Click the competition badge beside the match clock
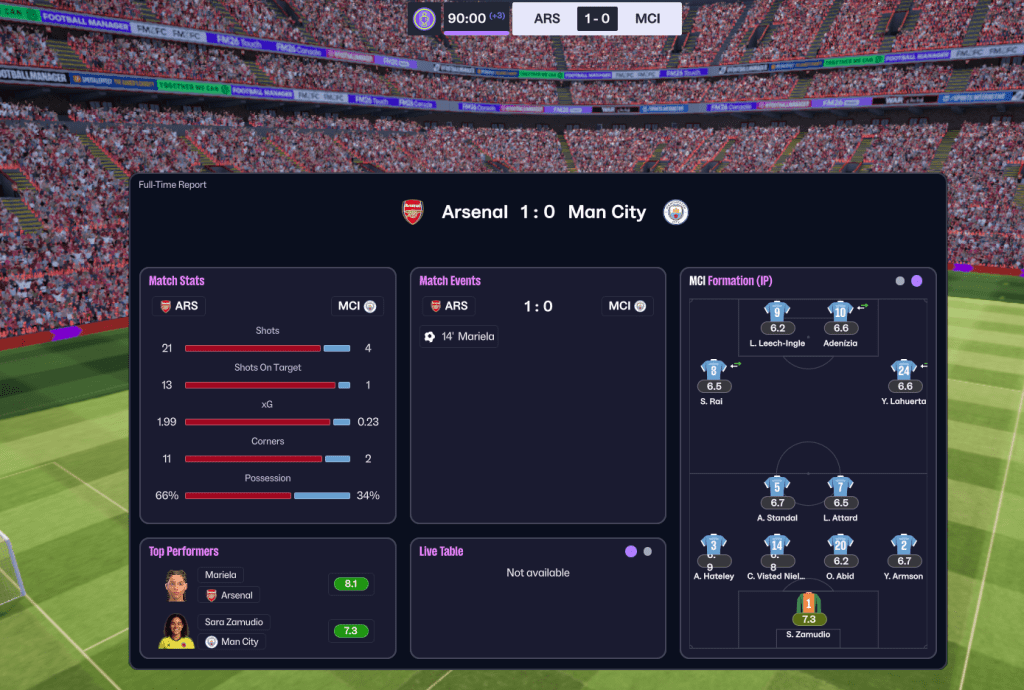 (424, 18)
